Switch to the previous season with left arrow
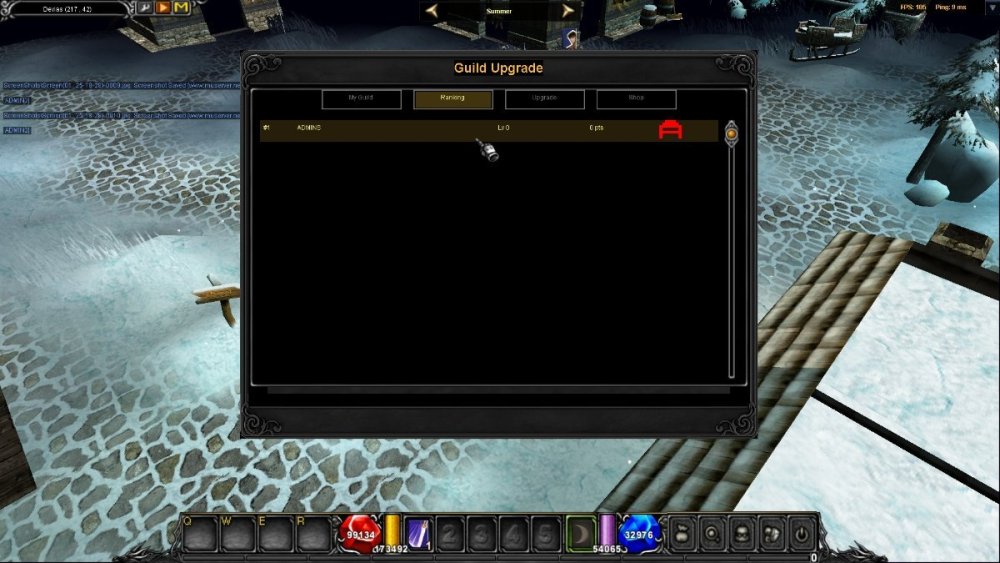 pos(432,11)
